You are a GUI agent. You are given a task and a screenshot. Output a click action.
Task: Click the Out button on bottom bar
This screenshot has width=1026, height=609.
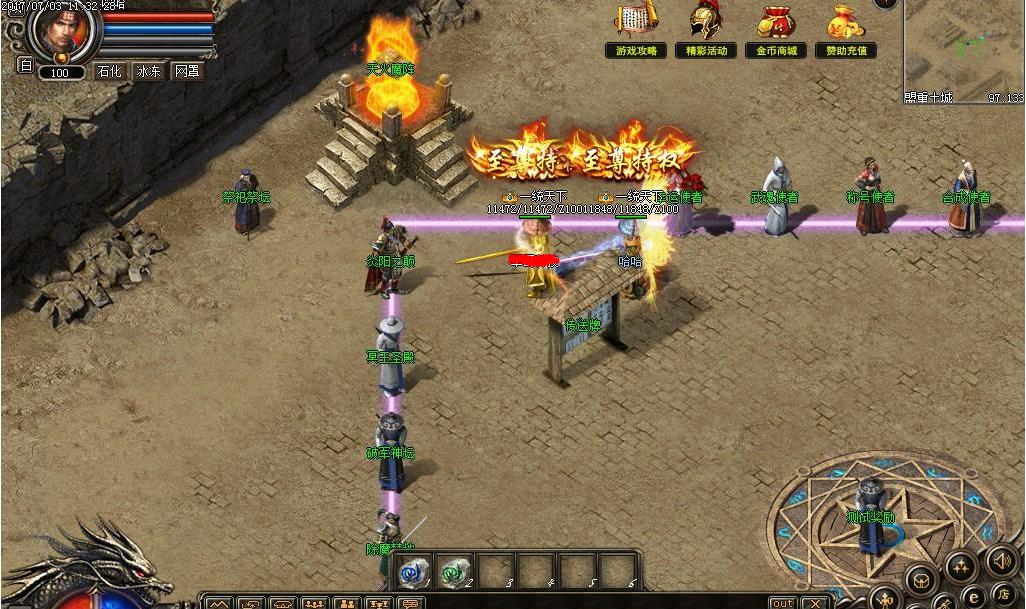coord(782,603)
